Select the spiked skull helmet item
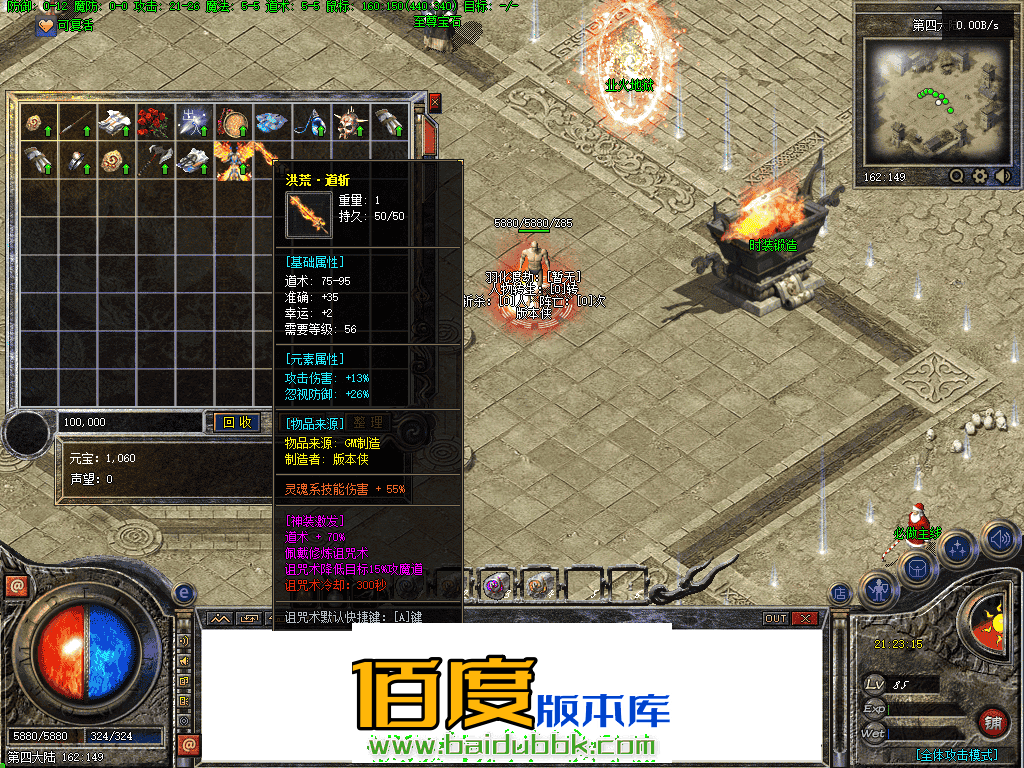This screenshot has width=1024, height=768. pos(347,121)
